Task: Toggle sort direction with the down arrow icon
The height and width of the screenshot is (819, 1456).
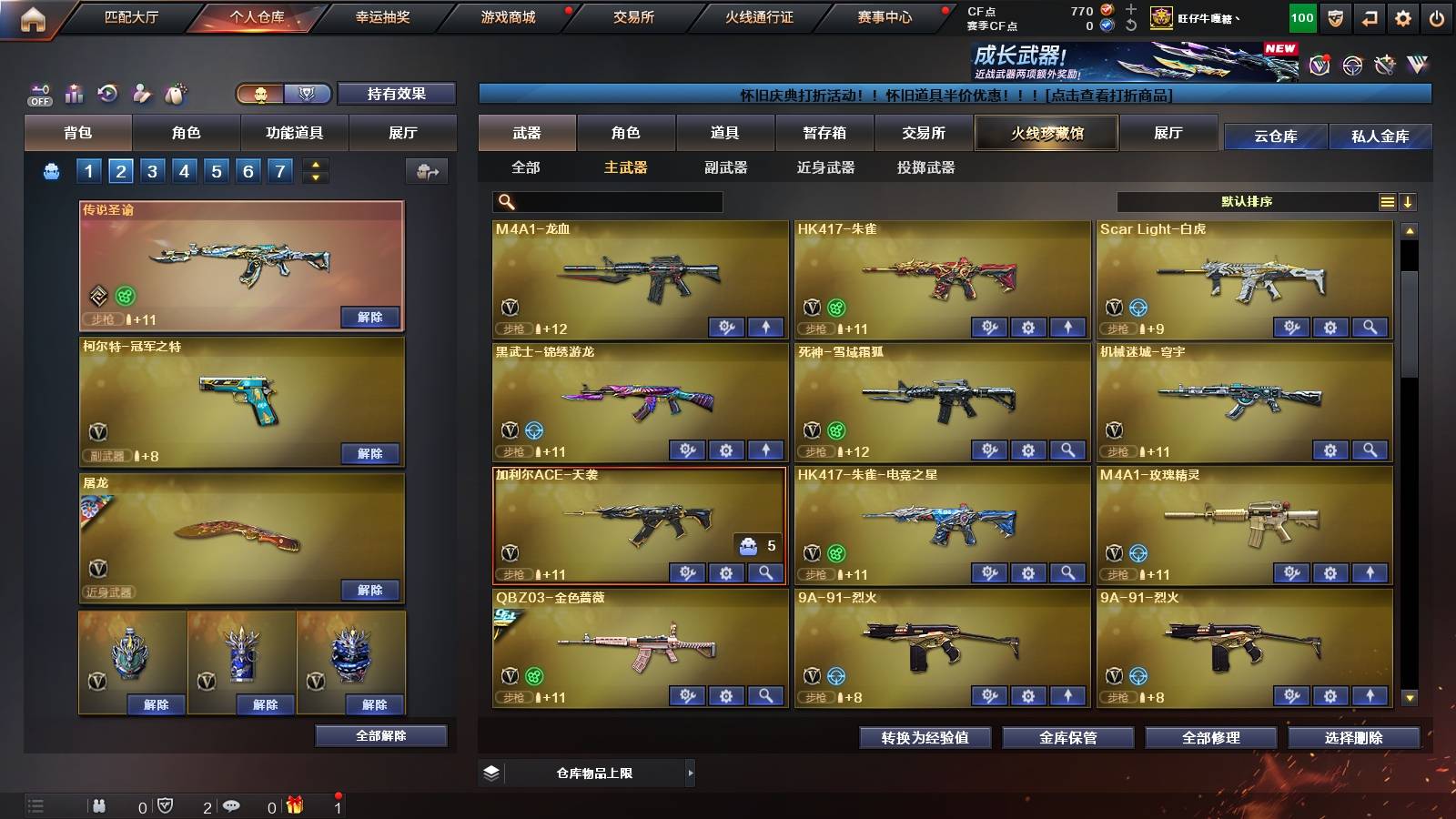Action: [1409, 201]
